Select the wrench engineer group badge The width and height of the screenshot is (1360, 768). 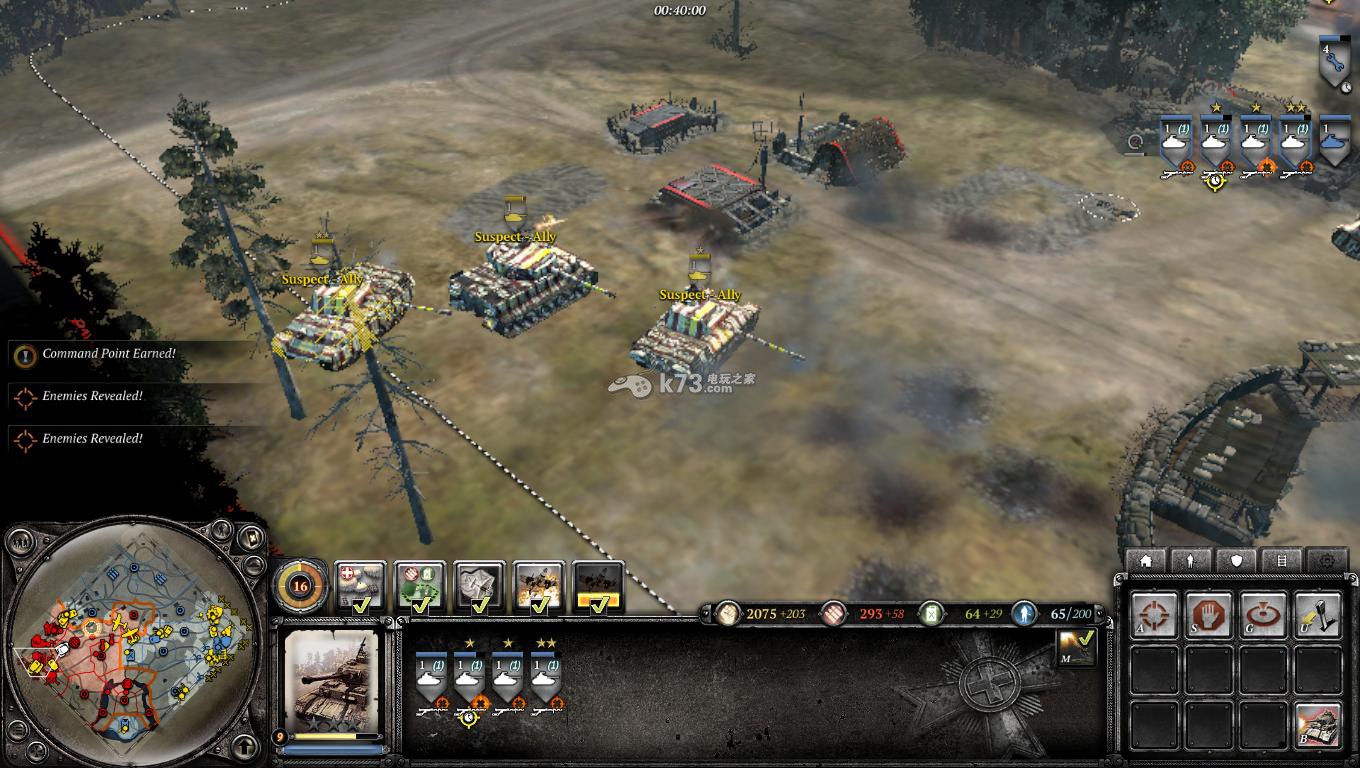coord(1334,62)
